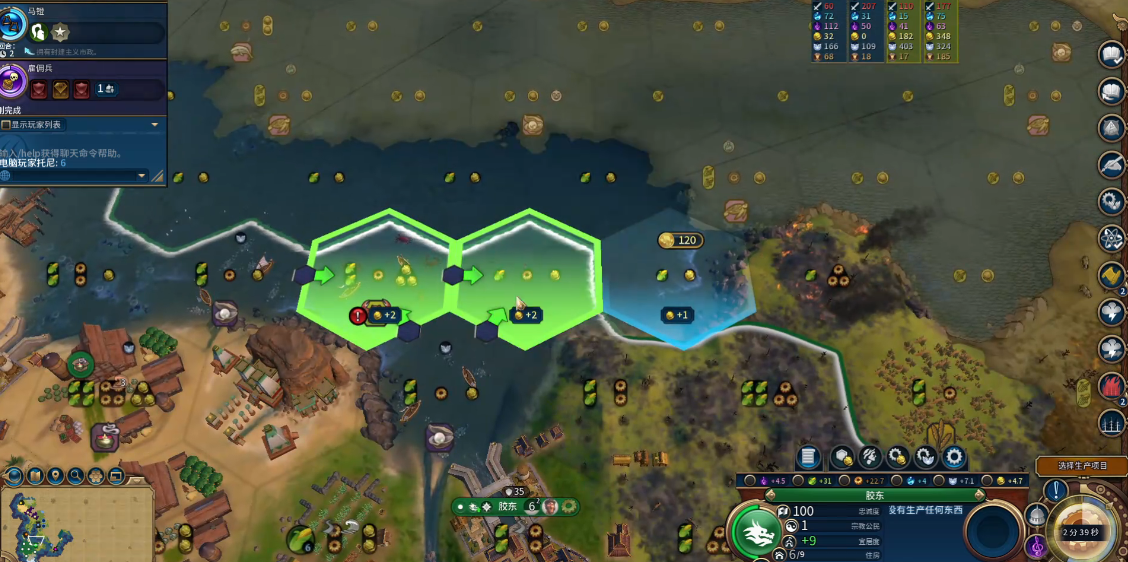Select the highlighted tile with red alert icon

pos(358,316)
